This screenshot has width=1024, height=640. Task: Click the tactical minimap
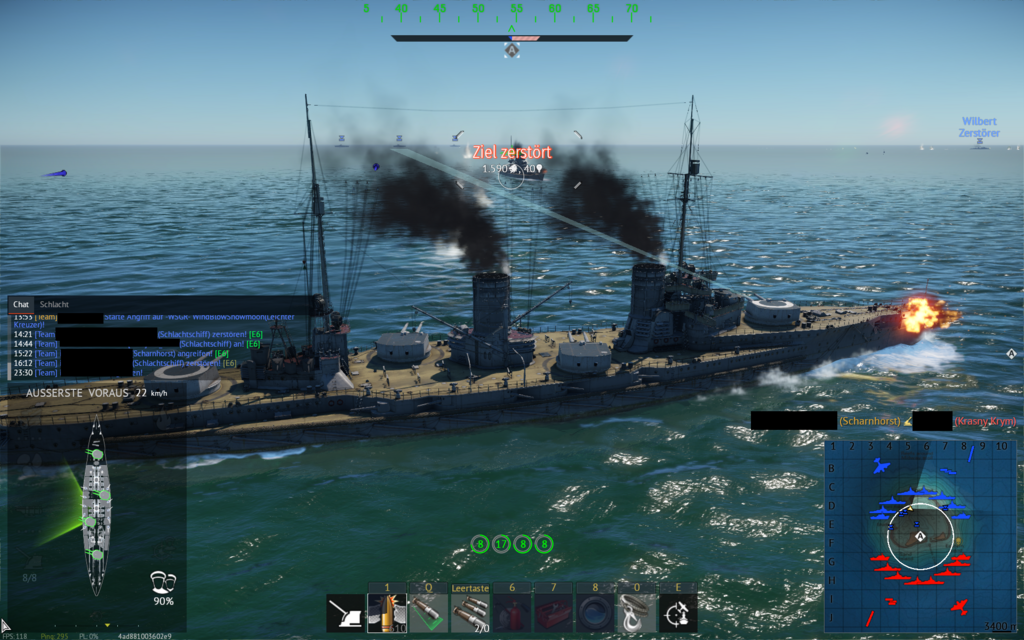pyautogui.click(x=920, y=535)
